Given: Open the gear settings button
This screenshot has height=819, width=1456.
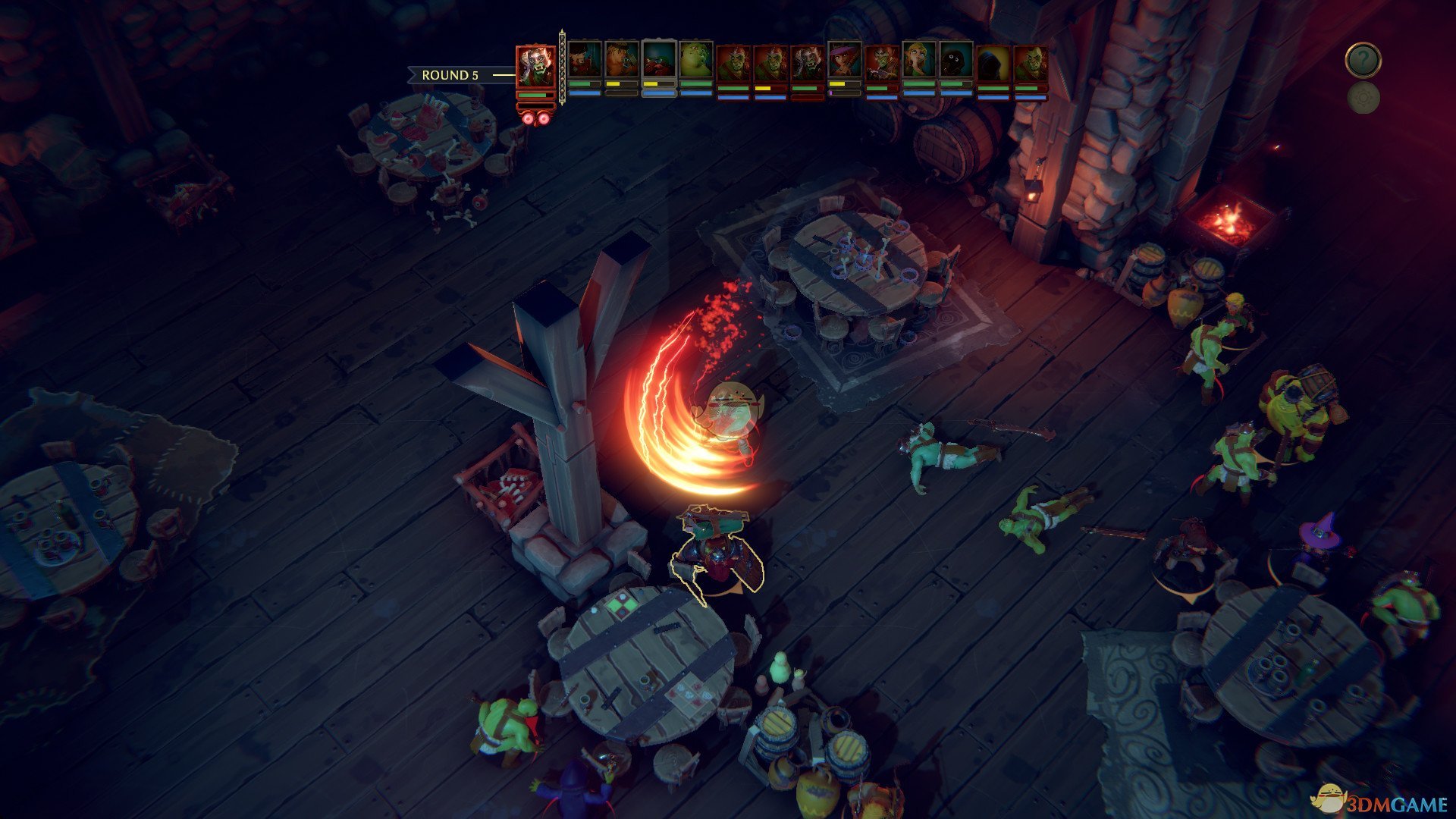Looking at the screenshot, I should pos(1363,99).
